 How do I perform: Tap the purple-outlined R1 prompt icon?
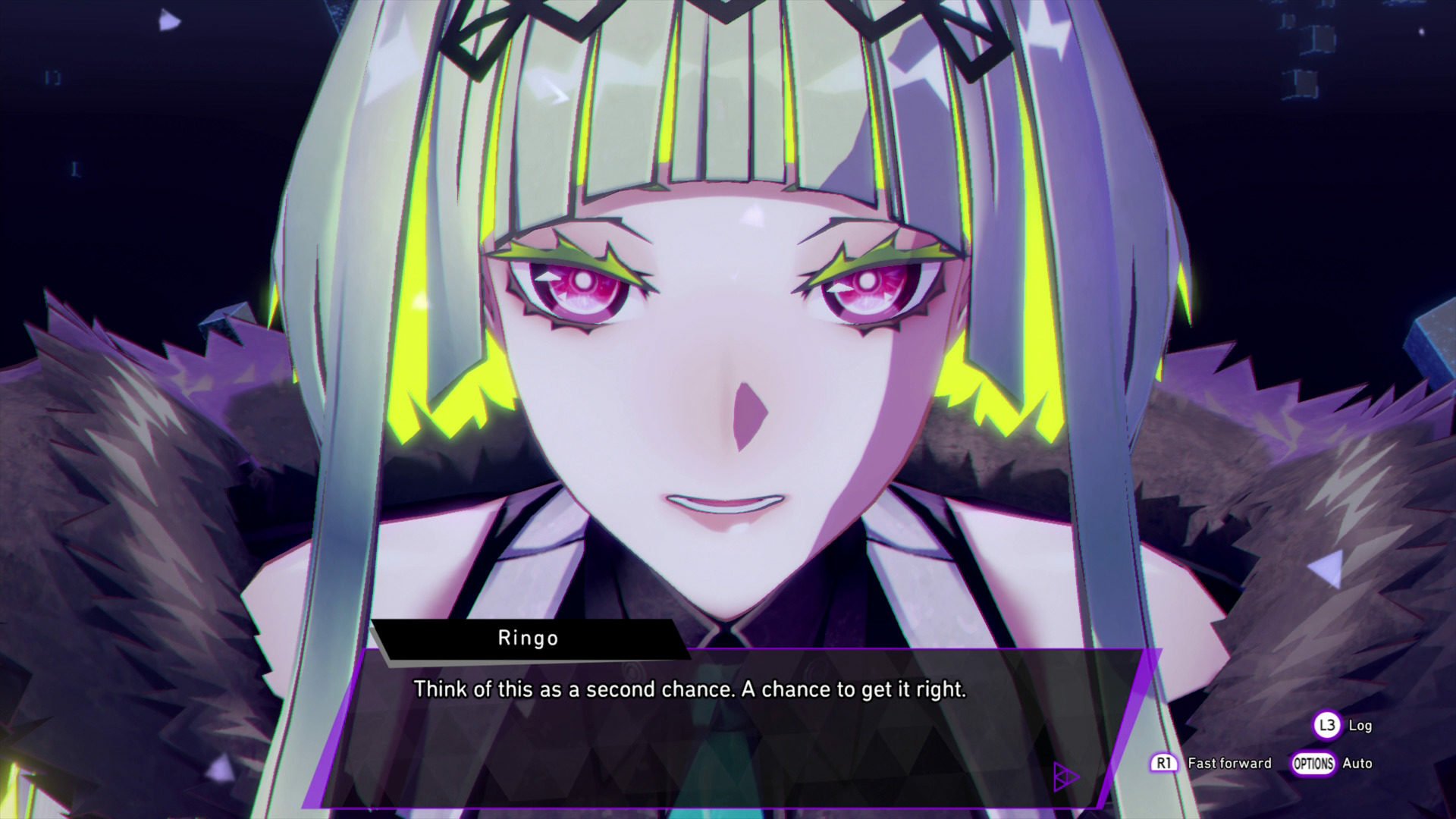click(x=1163, y=763)
